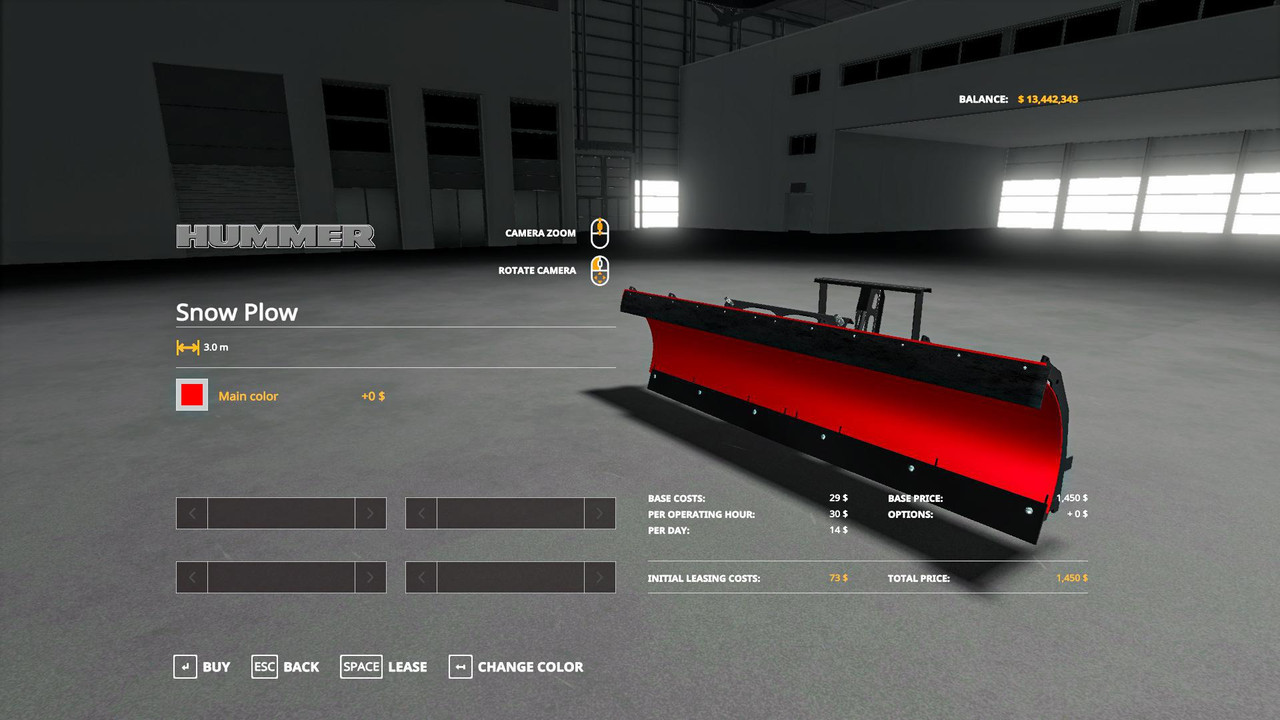Click the balance amount display
Screen dimensions: 1280x720
(x=1048, y=99)
